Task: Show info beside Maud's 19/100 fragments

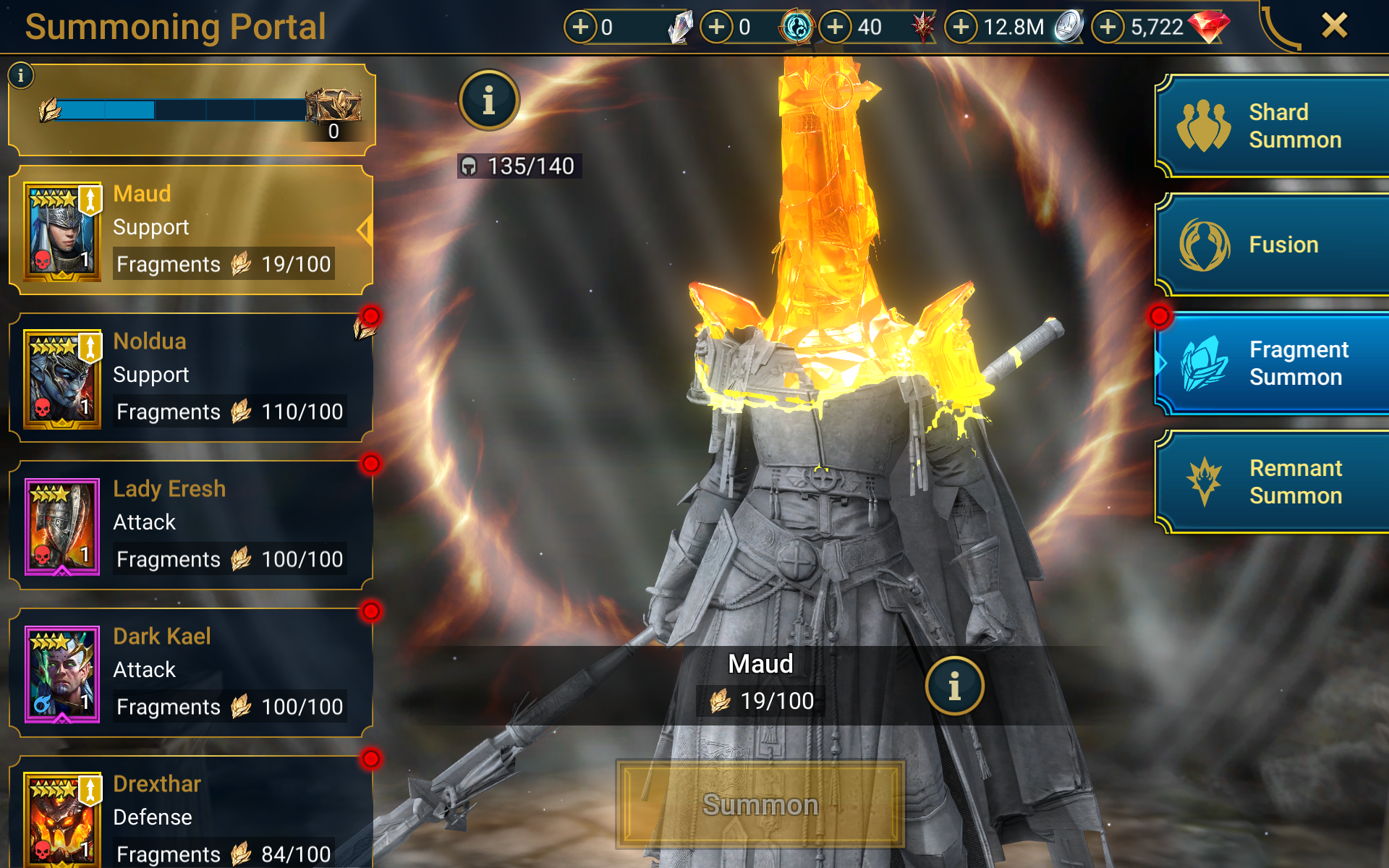Action: [954, 686]
